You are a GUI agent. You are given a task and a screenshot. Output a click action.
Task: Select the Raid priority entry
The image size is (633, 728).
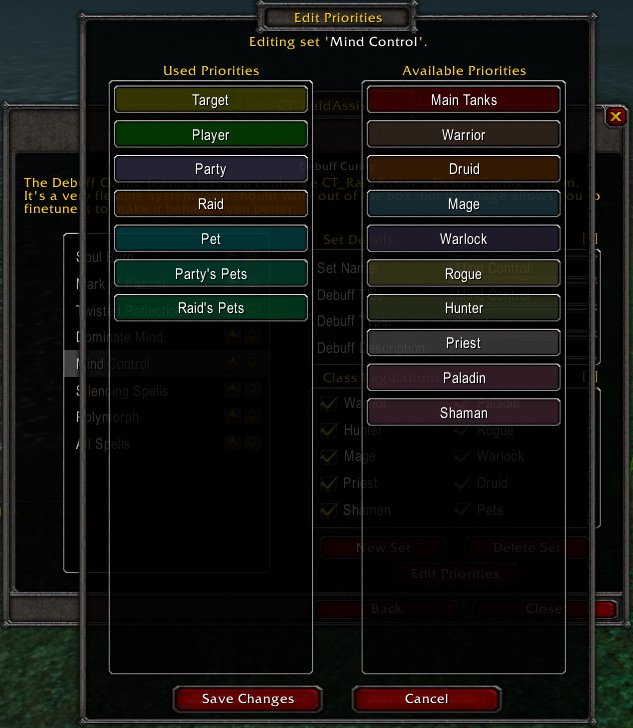point(210,204)
